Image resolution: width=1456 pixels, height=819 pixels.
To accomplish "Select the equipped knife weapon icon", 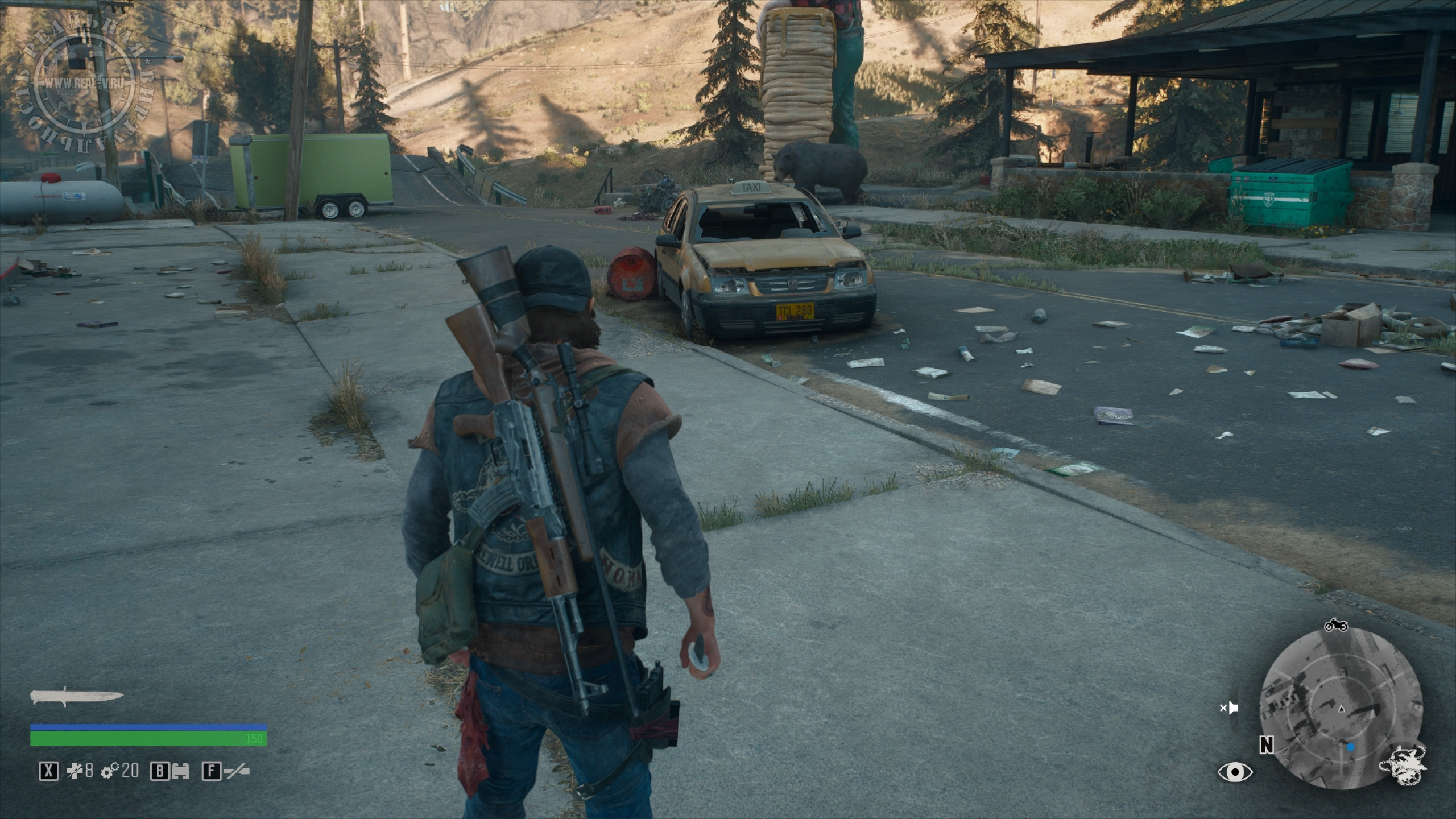I will click(x=77, y=697).
